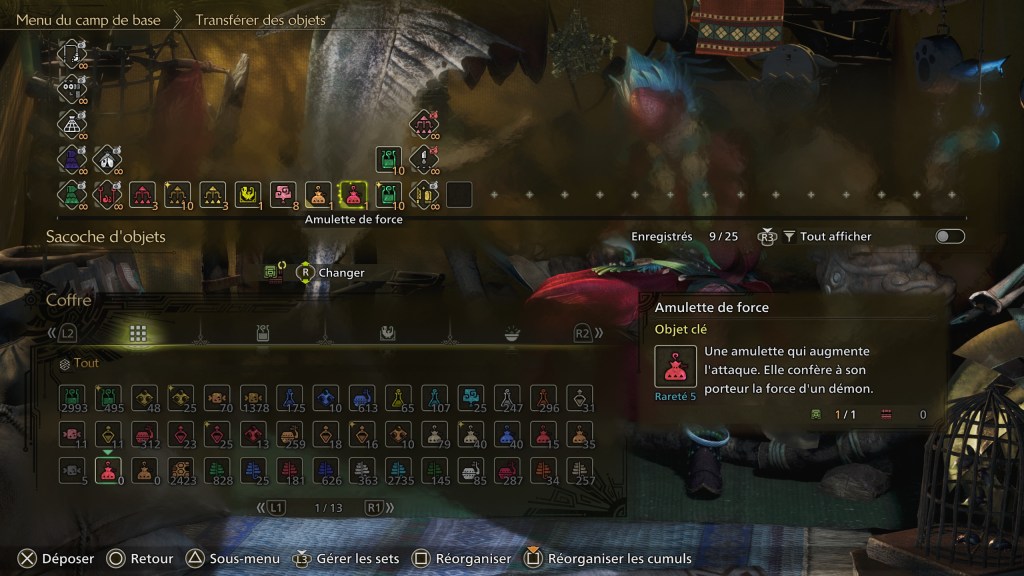Select the chest stack of 495
Image resolution: width=1024 pixels, height=576 pixels.
point(109,398)
